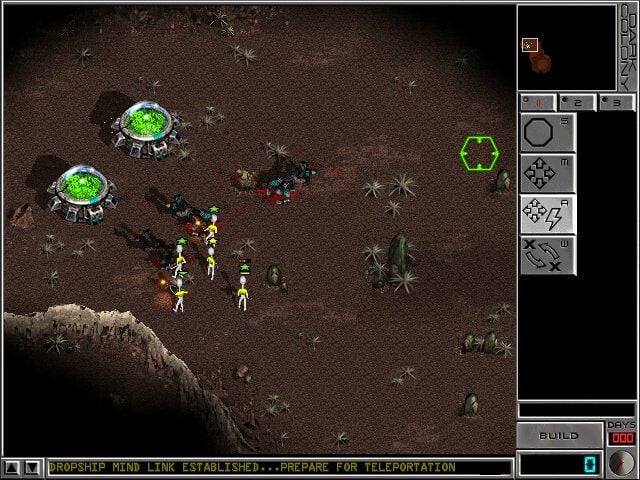
Task: Issue the octagon stop command
Action: pos(547,133)
